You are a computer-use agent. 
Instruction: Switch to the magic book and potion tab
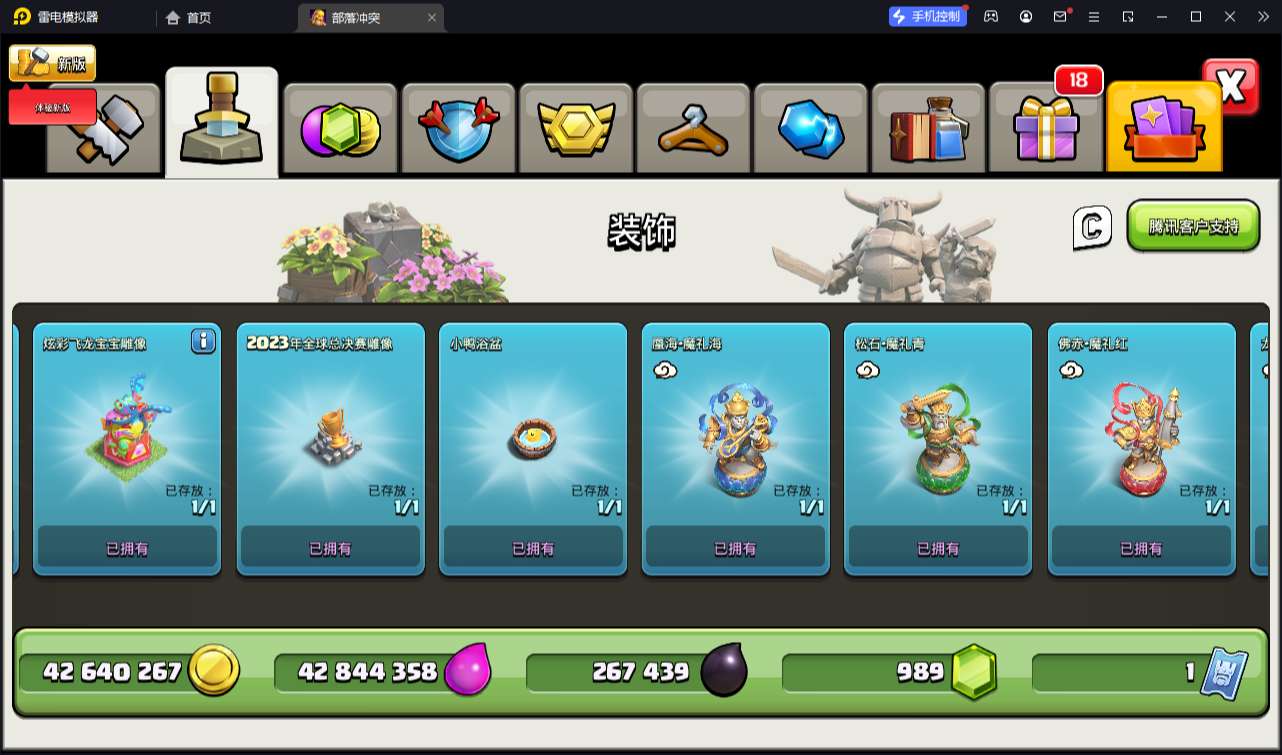click(928, 130)
